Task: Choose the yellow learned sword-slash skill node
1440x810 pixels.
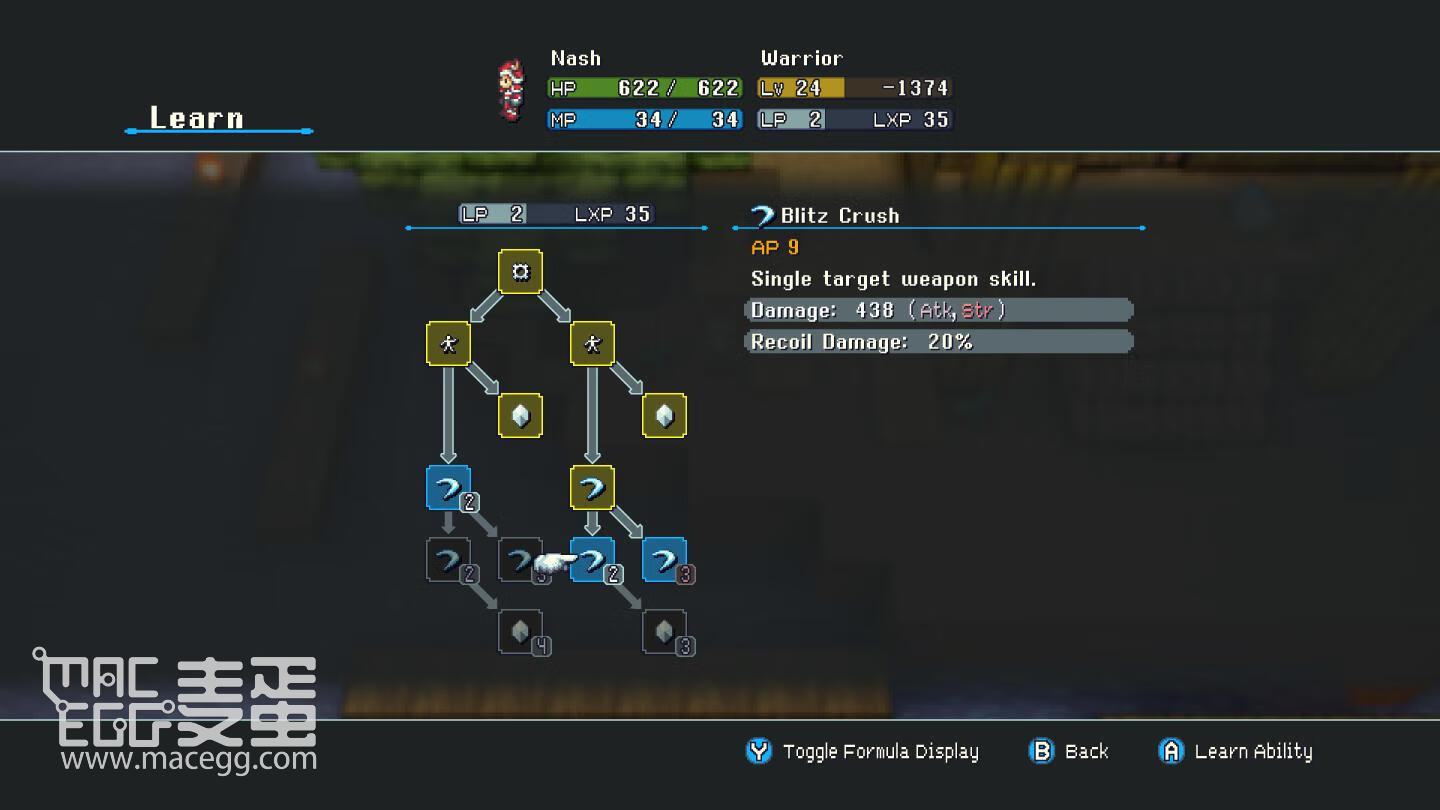Action: (592, 488)
